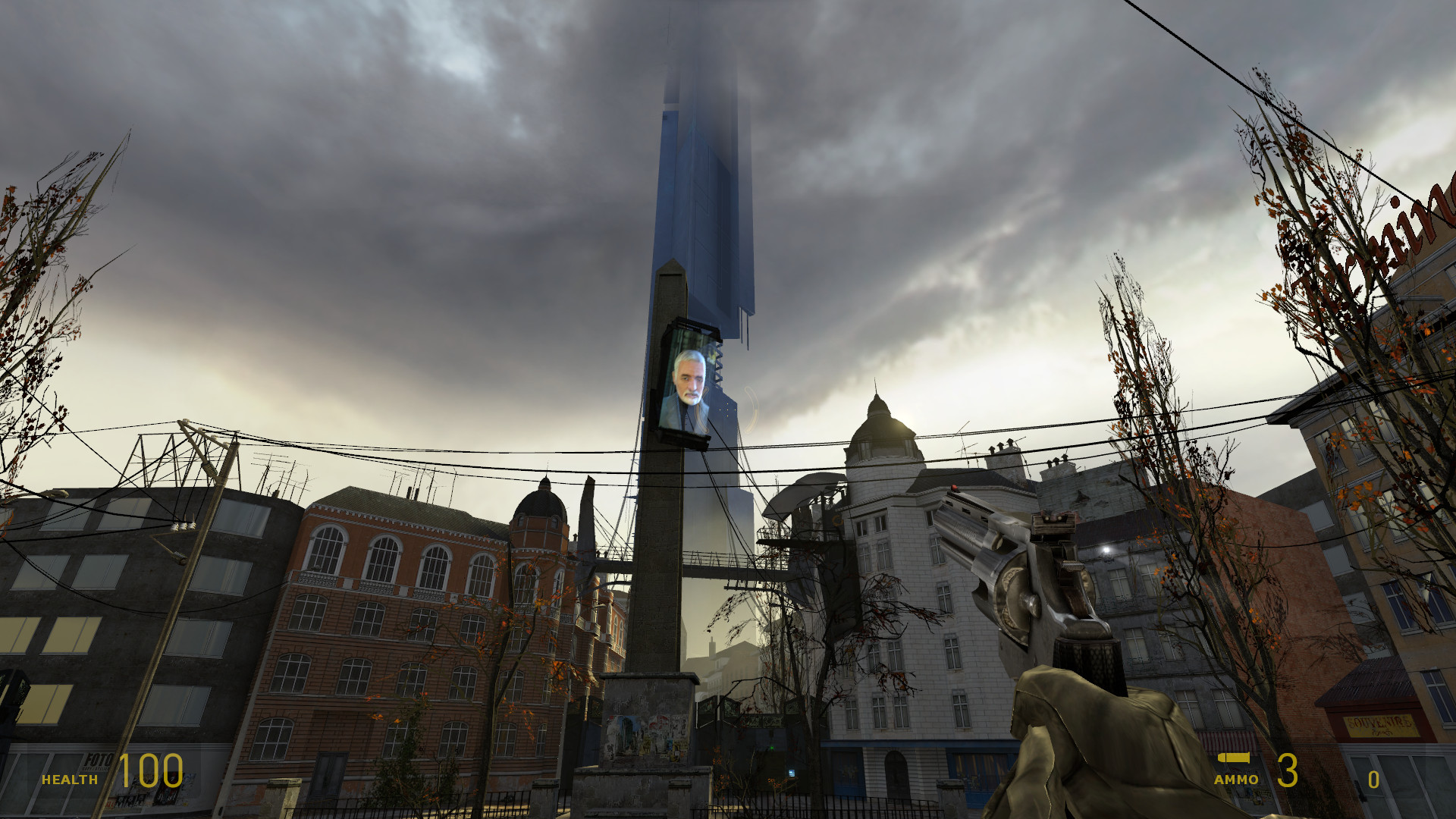Click the revolver's rear sight
The height and width of the screenshot is (819, 1456).
click(1054, 523)
